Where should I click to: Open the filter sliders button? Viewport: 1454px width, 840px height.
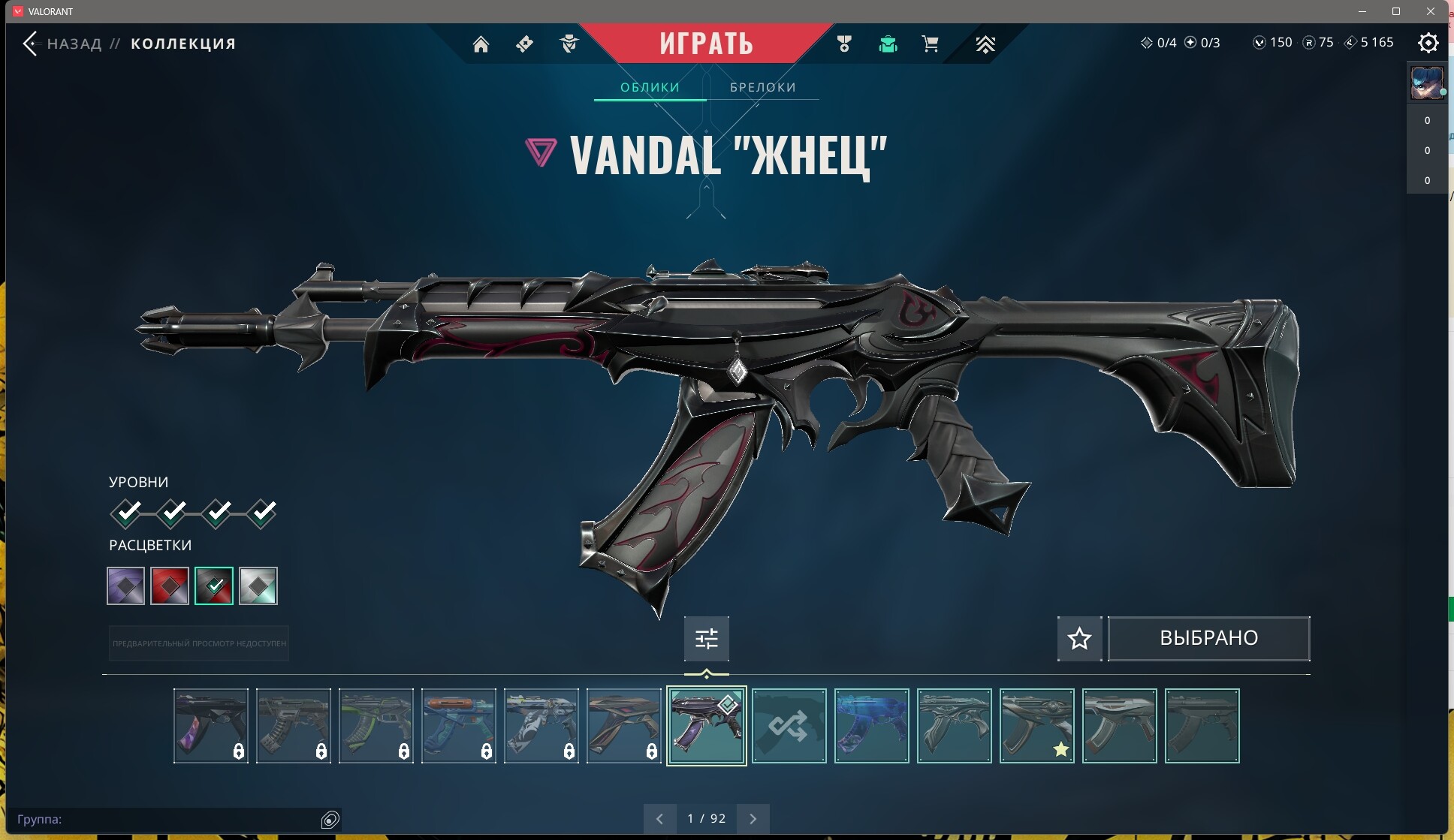pyautogui.click(x=706, y=639)
